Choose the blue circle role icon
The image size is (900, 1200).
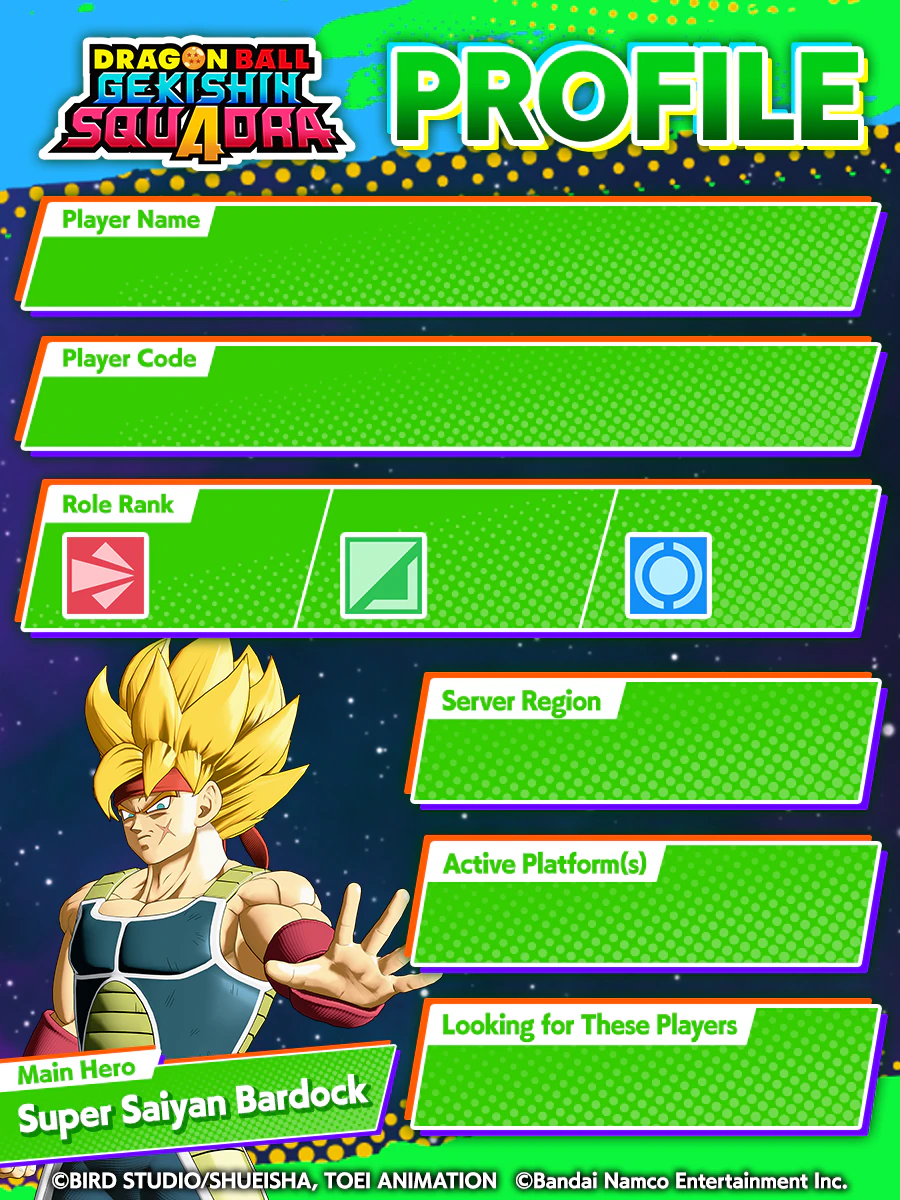668,575
